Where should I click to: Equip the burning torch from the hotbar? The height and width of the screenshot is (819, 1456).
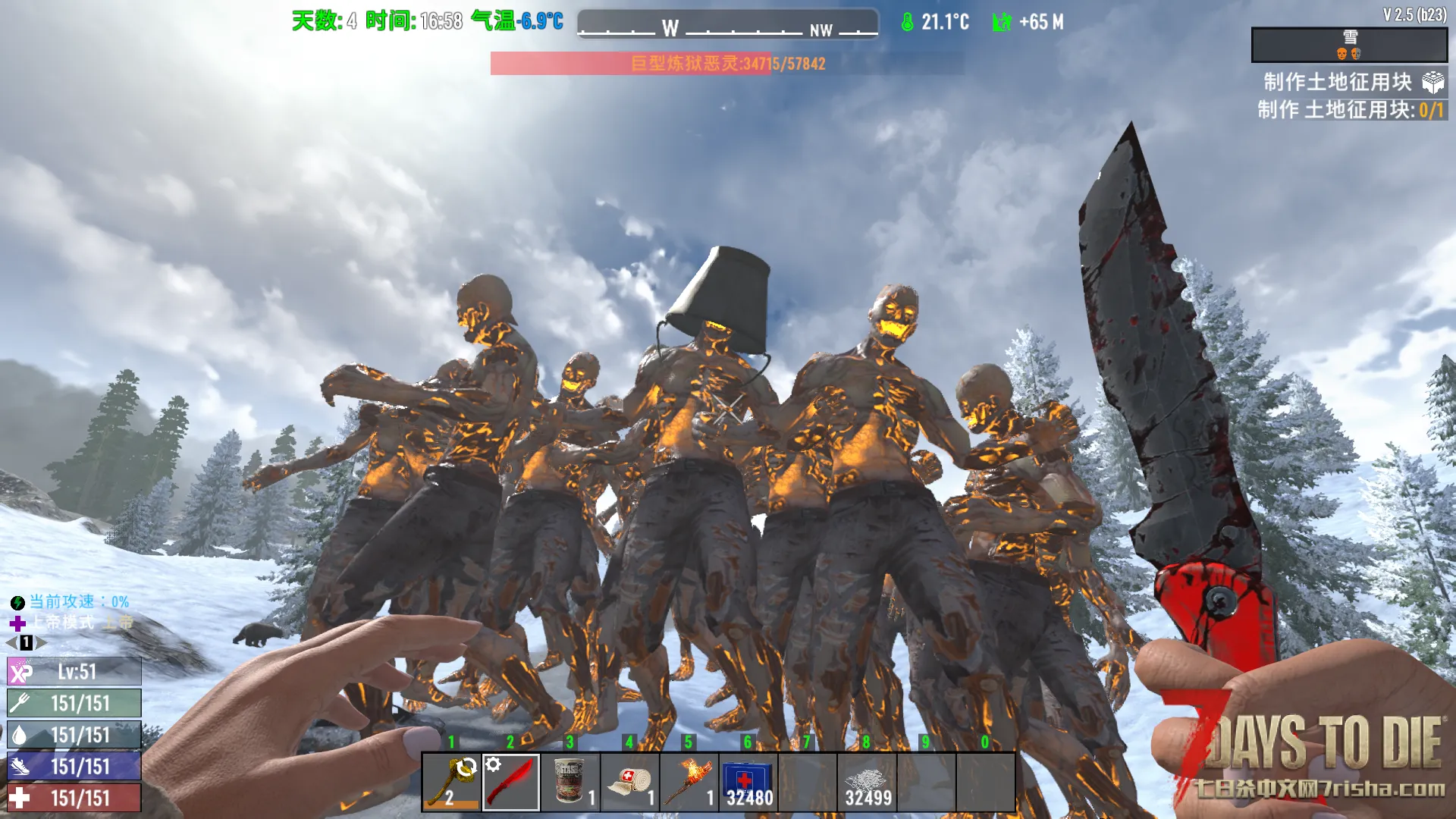(x=689, y=782)
